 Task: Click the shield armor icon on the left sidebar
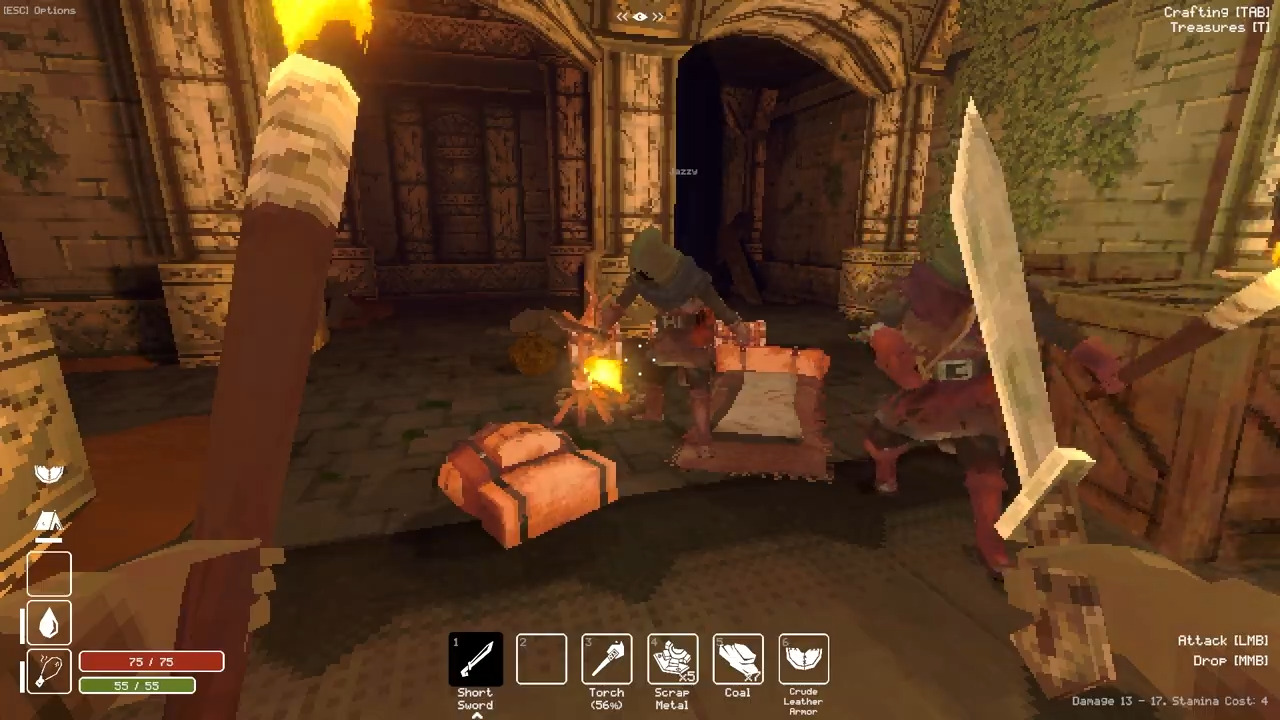pos(48,473)
